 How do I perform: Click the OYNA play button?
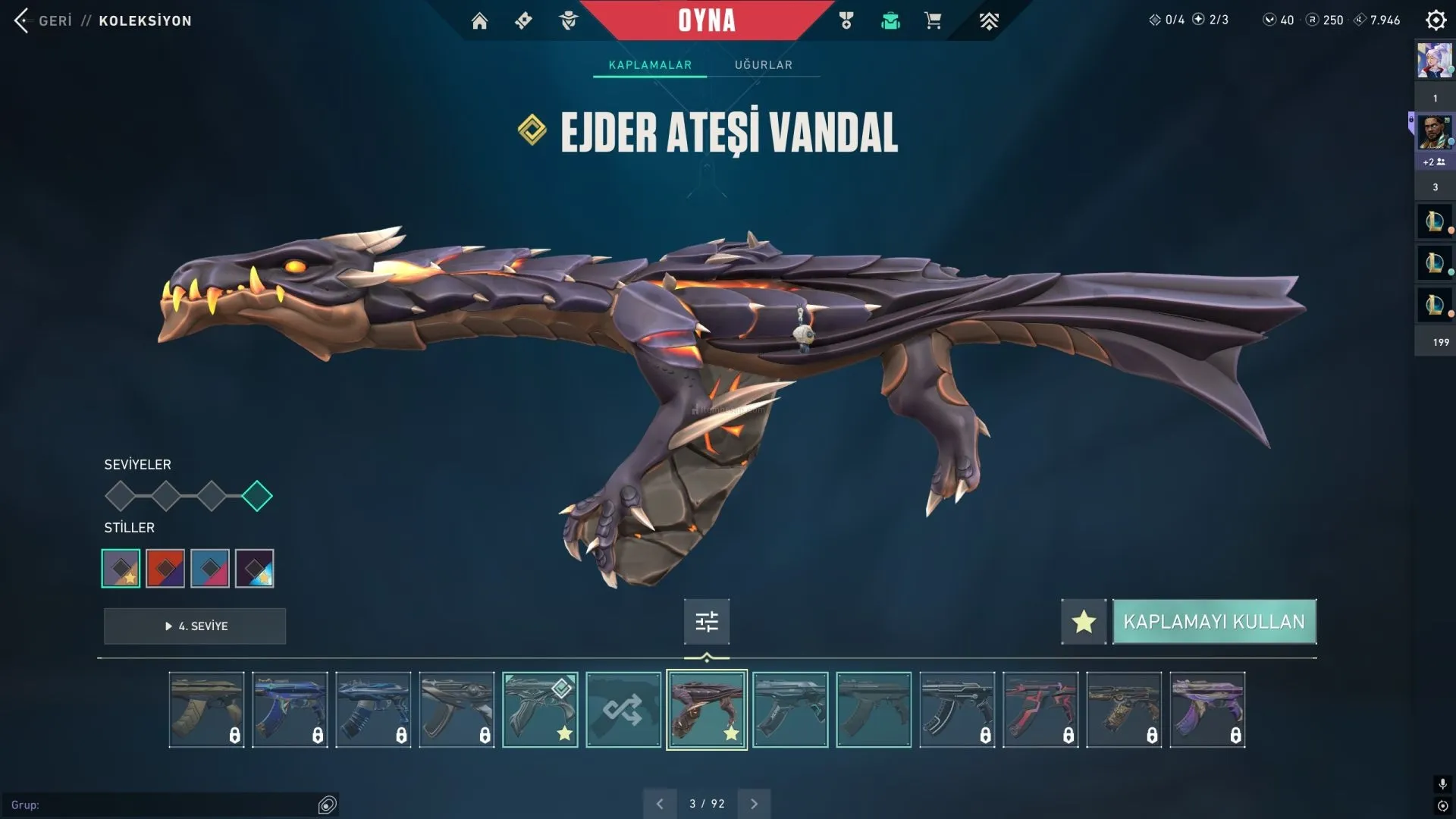pos(706,20)
